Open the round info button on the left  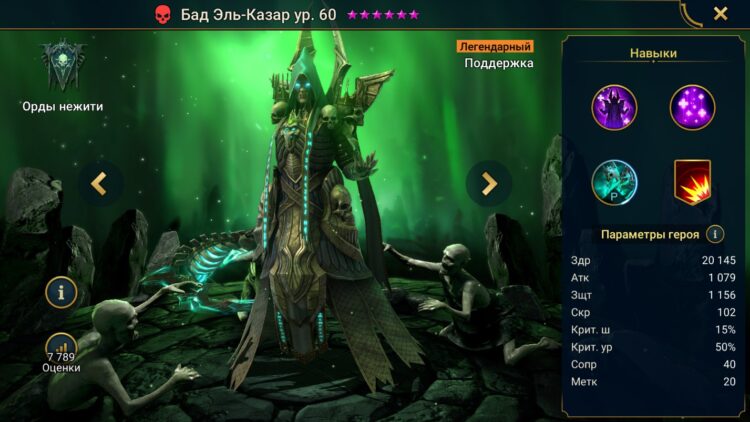(62, 292)
